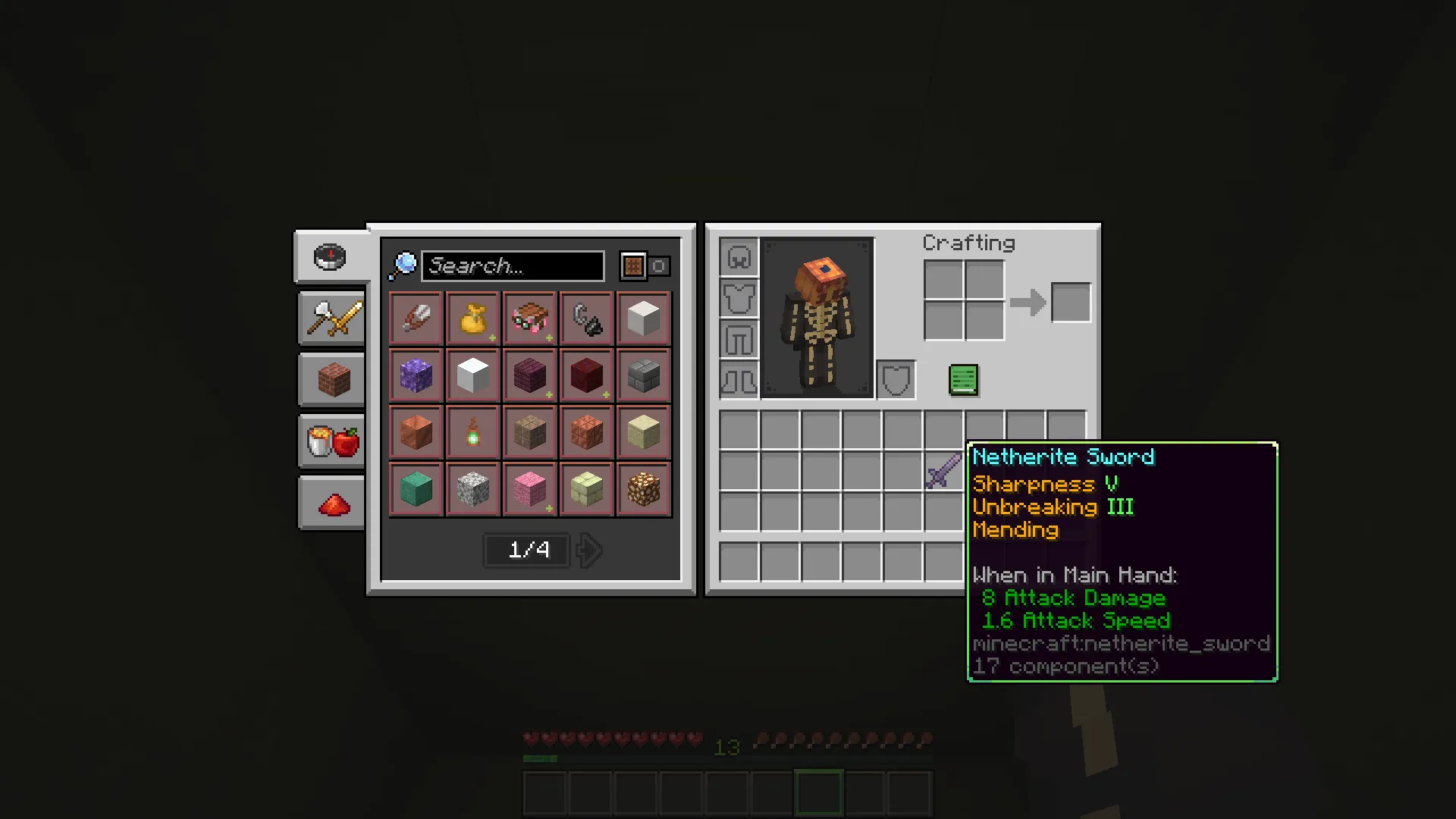Switch to the Building Blocks tab
Screen dimensions: 1456x819
(331, 379)
